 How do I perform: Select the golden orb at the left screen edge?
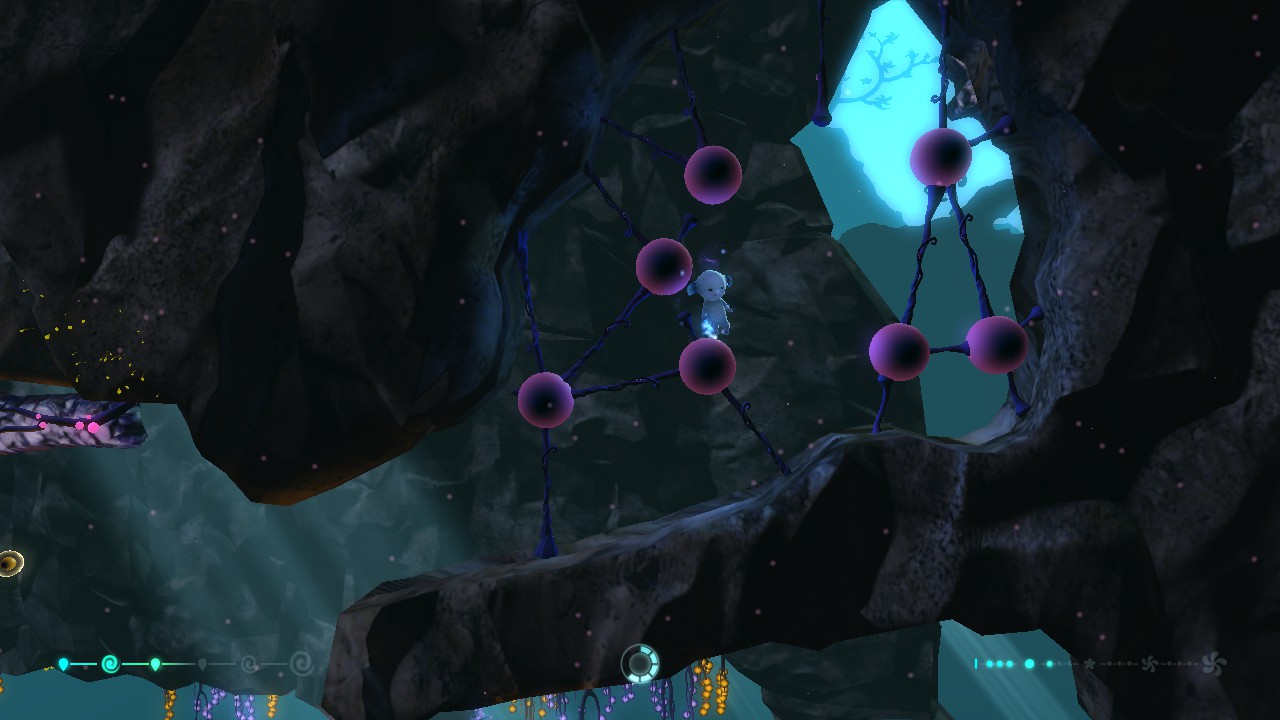coord(8,563)
